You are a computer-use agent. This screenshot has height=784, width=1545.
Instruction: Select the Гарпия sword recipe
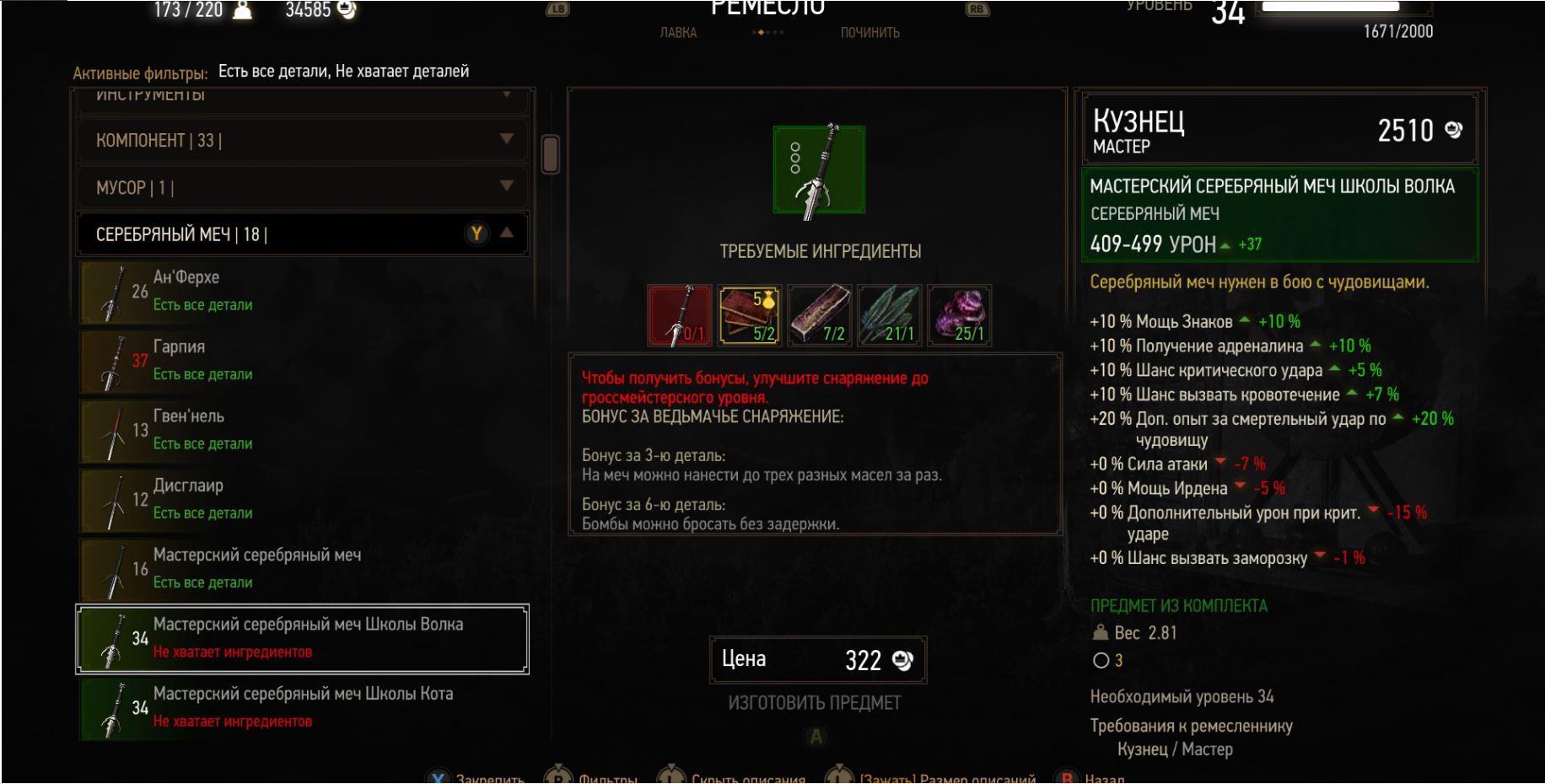coord(302,360)
